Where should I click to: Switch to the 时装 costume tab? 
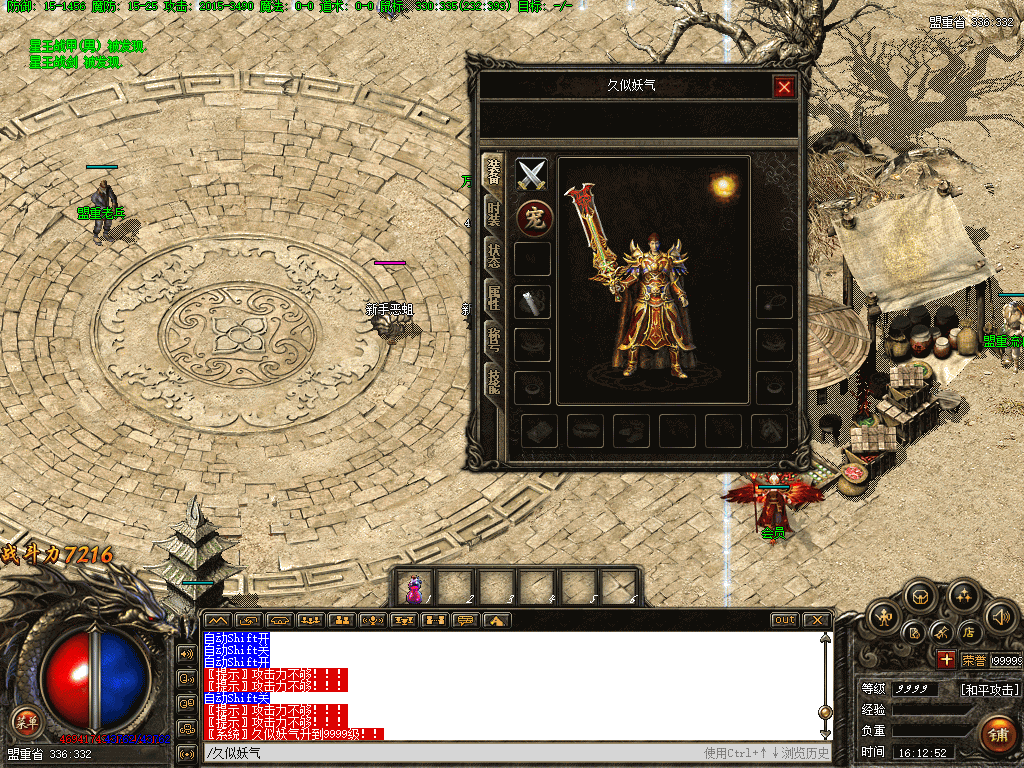click(x=493, y=213)
